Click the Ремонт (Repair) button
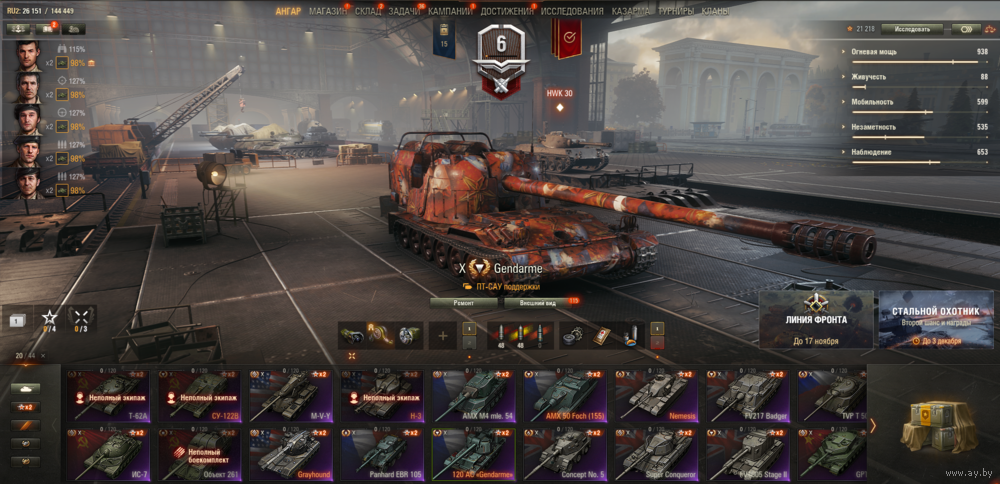Image resolution: width=1000 pixels, height=484 pixels. pyautogui.click(x=463, y=301)
